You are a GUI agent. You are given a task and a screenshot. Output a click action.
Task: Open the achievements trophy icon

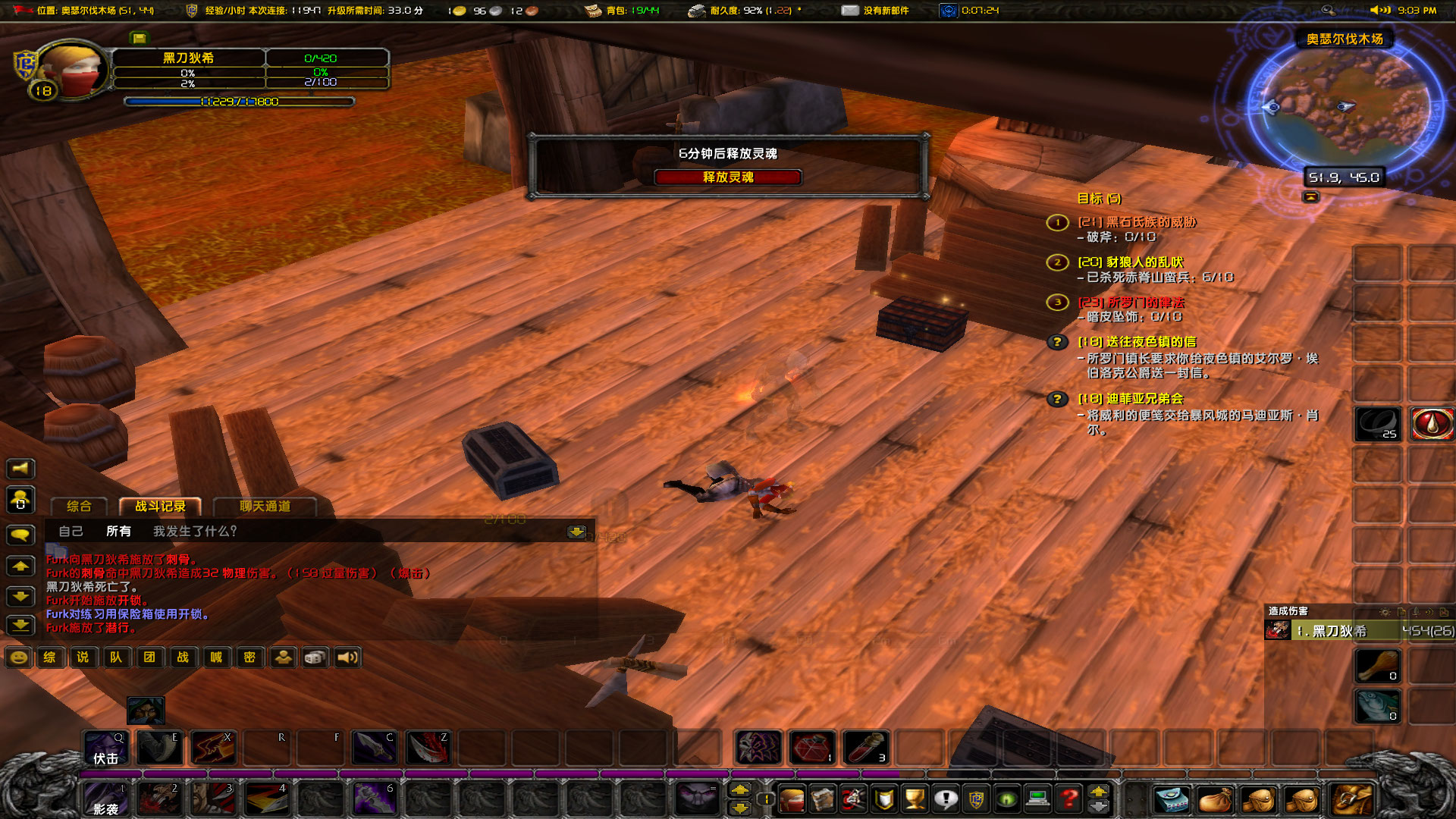point(915,799)
